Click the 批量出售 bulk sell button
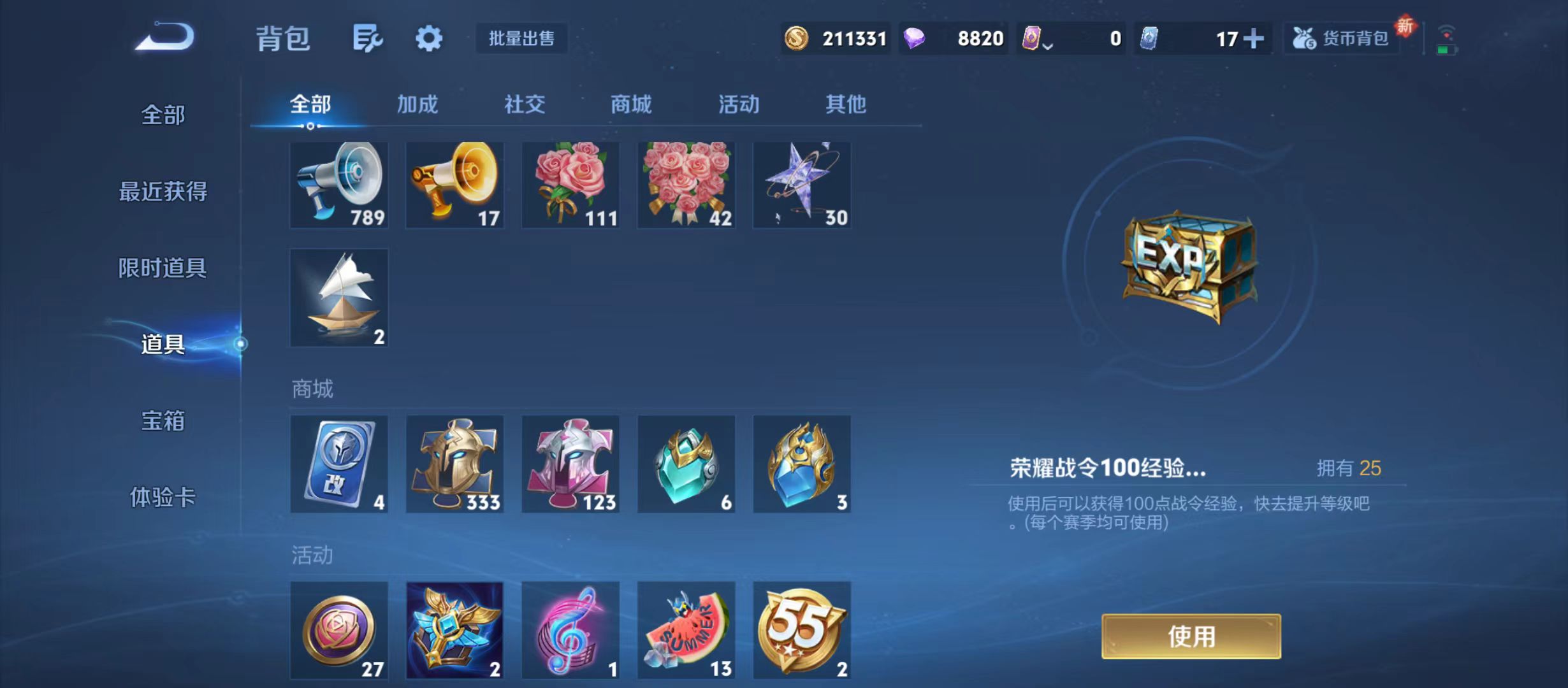This screenshot has height=688, width=1568. click(521, 38)
